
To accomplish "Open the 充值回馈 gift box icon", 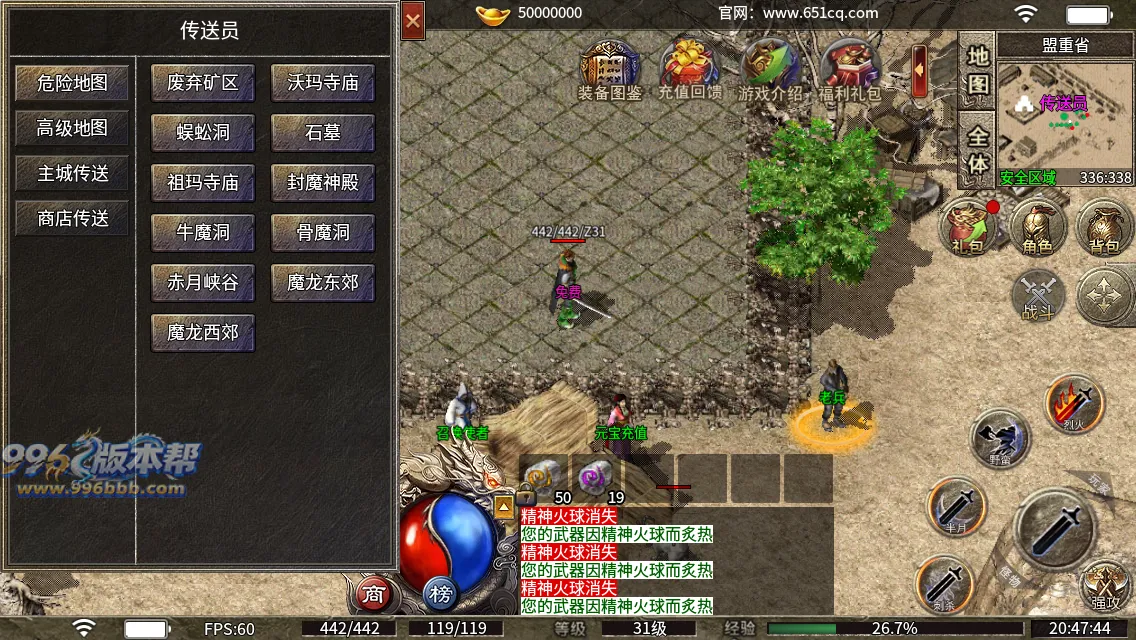I will (x=690, y=70).
